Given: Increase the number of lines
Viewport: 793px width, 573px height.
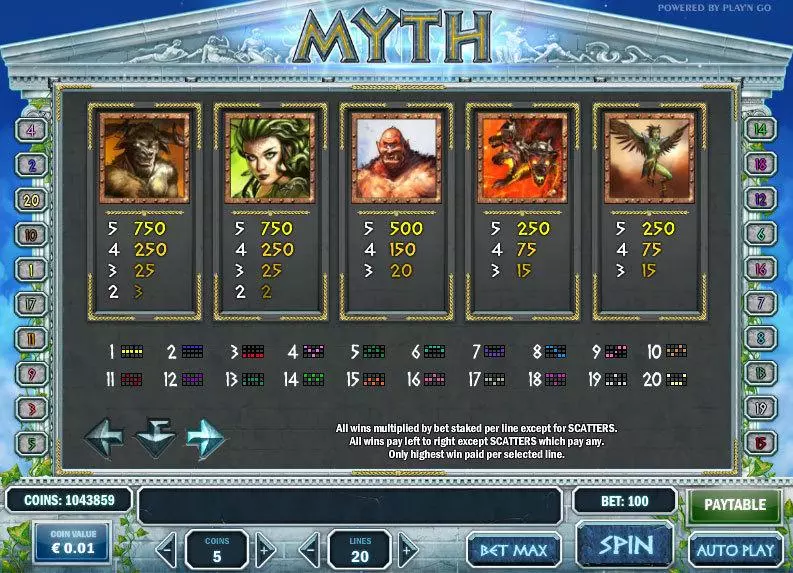Looking at the screenshot, I should (407, 549).
